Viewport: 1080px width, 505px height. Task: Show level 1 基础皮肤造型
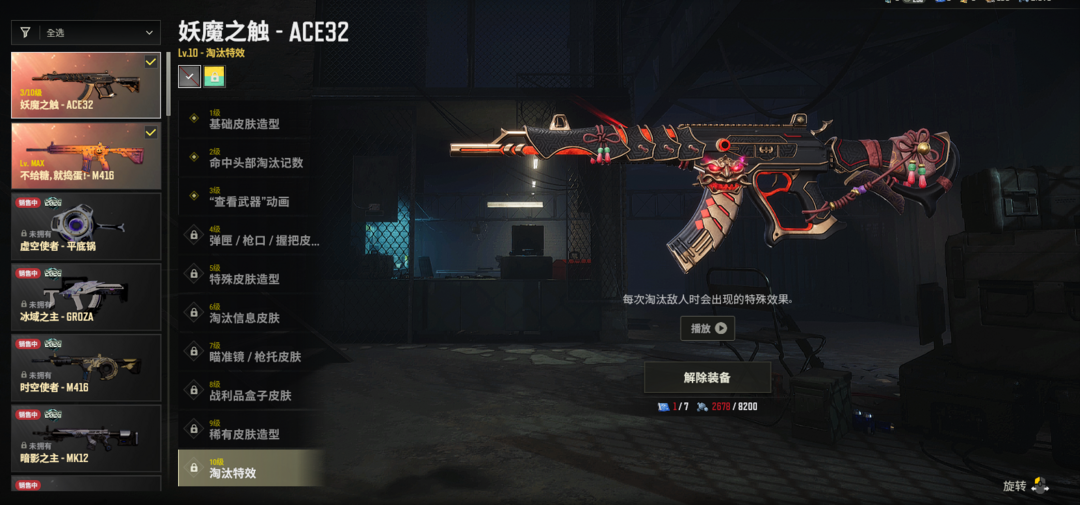pos(251,120)
